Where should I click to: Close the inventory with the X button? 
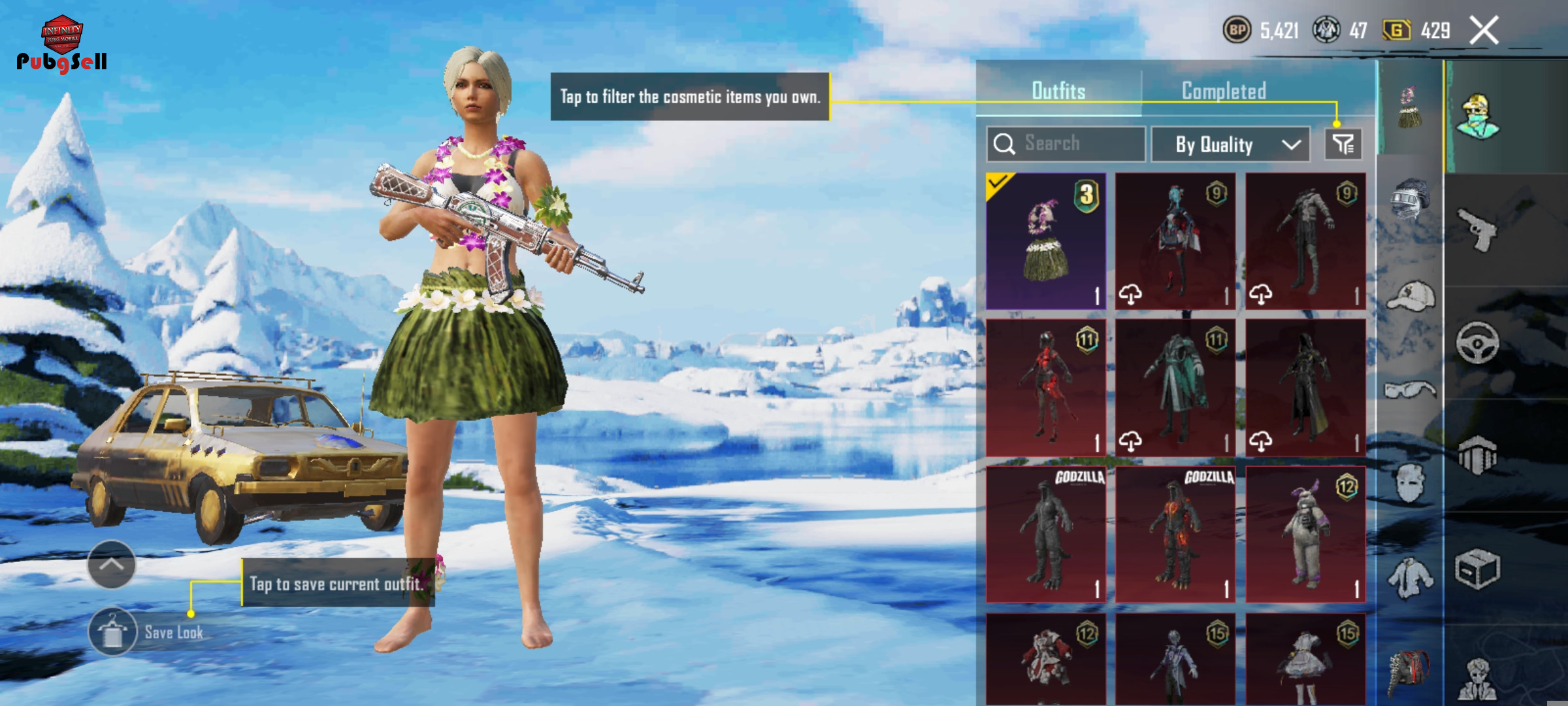[x=1483, y=30]
